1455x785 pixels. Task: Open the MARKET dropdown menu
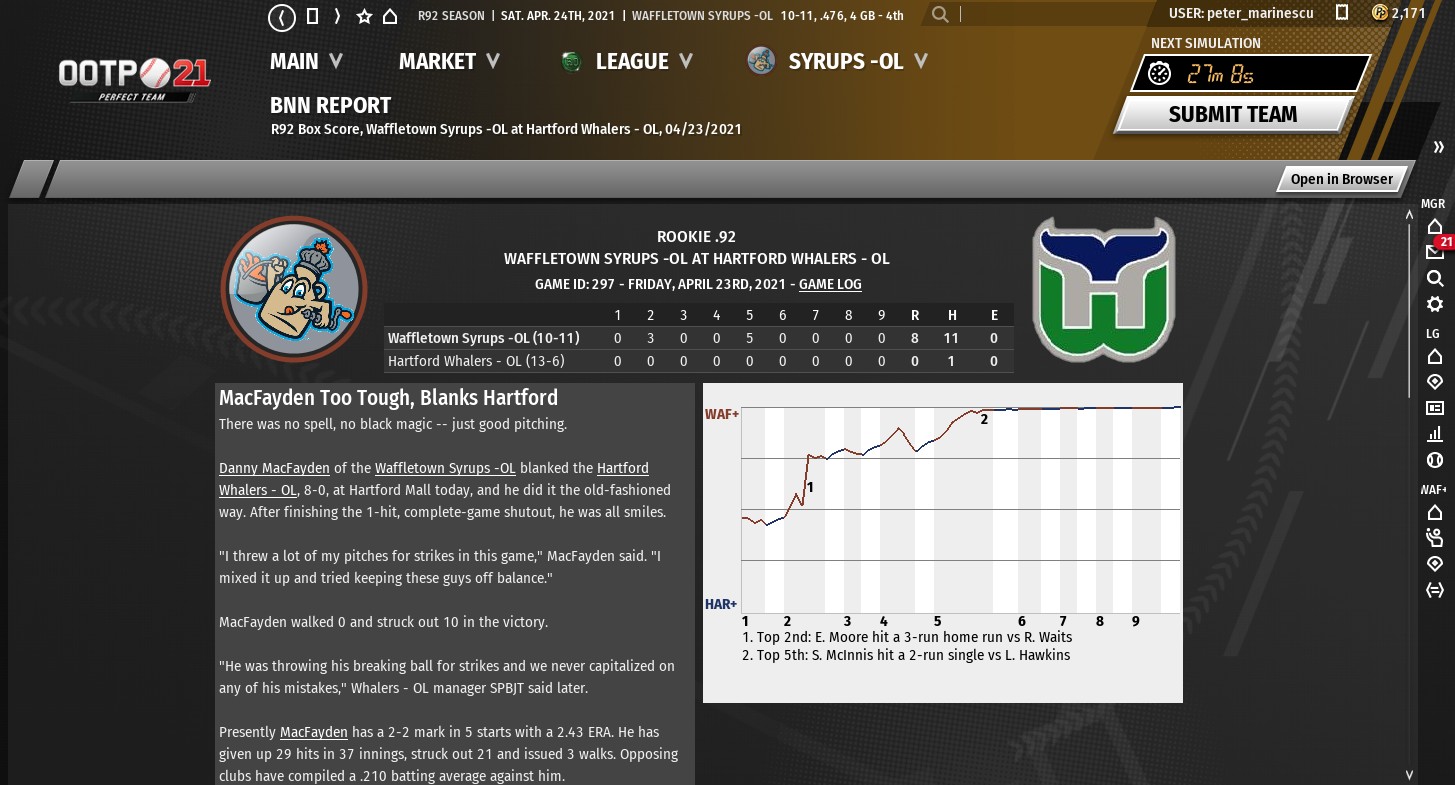[x=449, y=61]
